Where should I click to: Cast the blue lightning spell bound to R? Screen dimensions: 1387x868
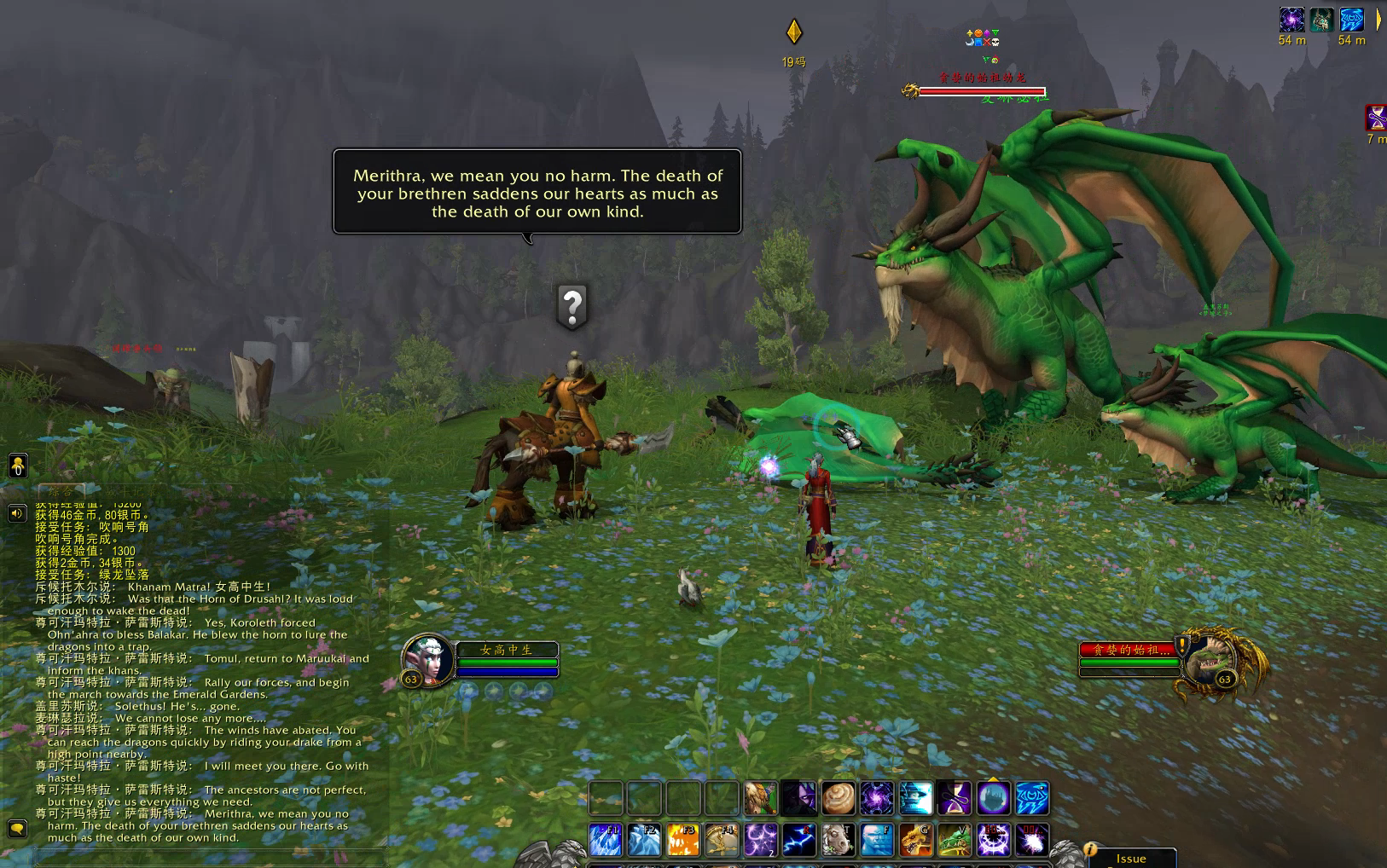click(799, 840)
